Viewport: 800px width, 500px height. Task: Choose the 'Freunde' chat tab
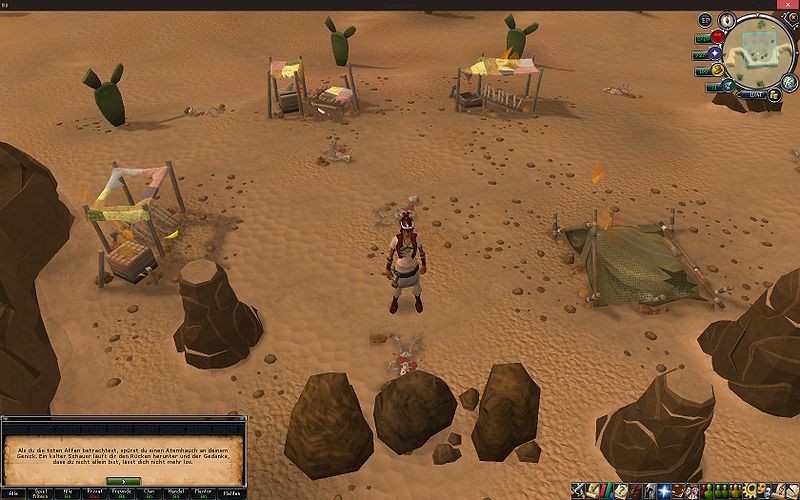123,494
